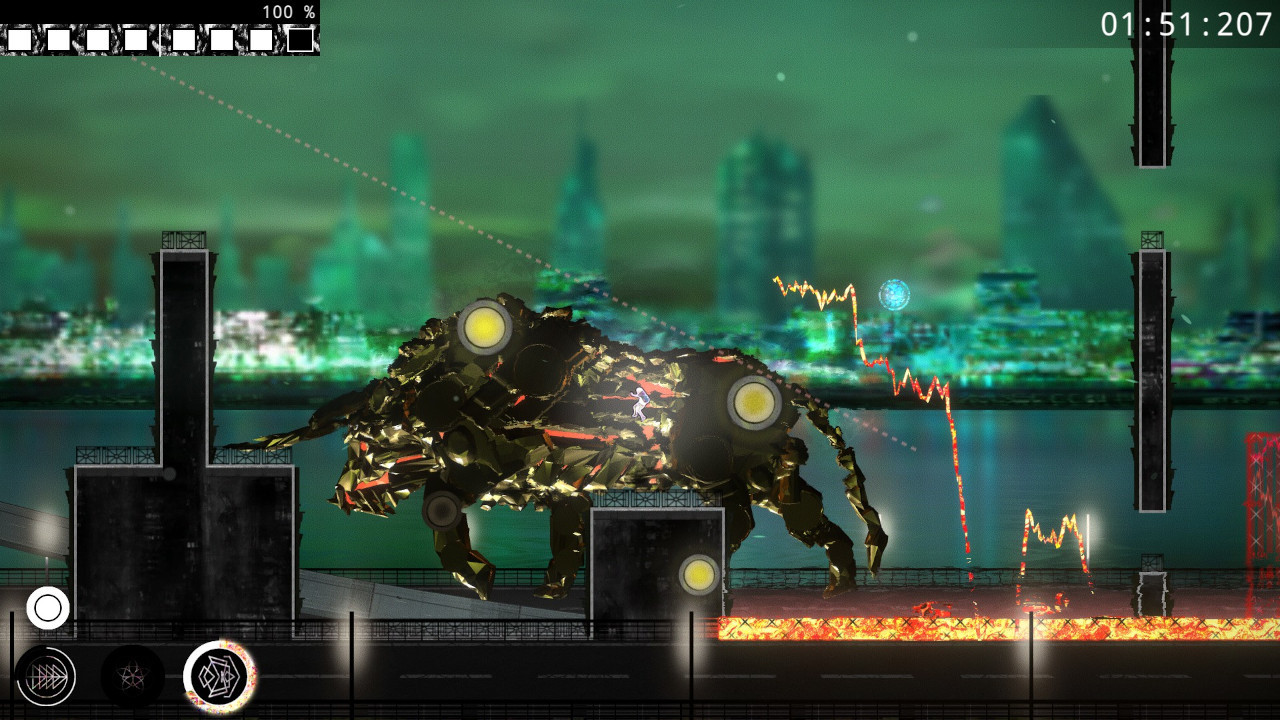Click the yellow node under the beast's belly
1280x720 pixels.
click(x=444, y=513)
